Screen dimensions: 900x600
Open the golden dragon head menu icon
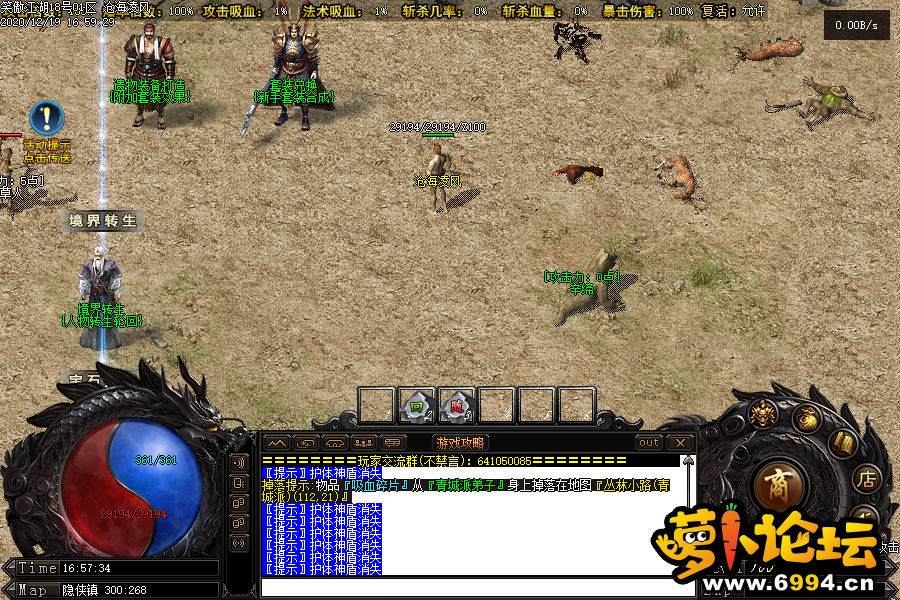[764, 412]
